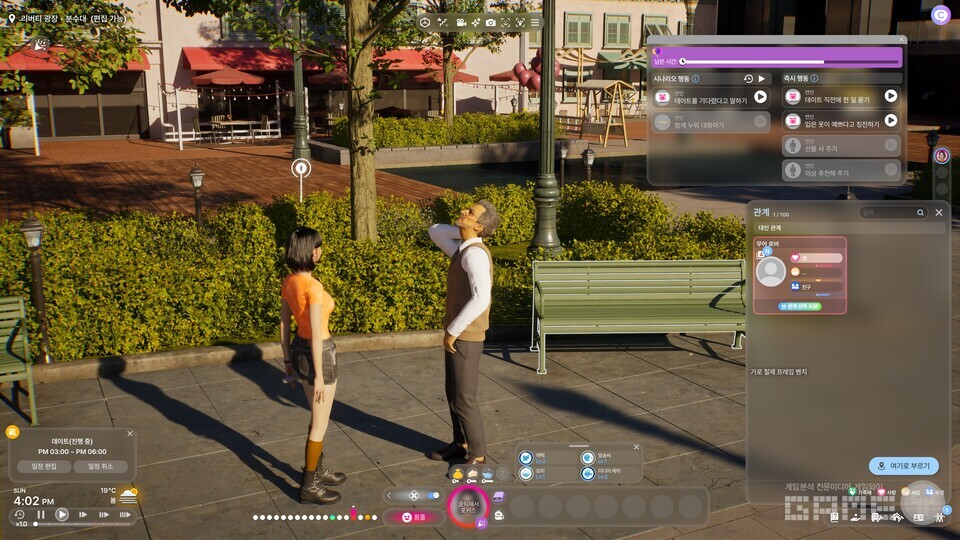Click the '여기로 부르기' call-here button
This screenshot has height=540, width=960.
[x=904, y=466]
